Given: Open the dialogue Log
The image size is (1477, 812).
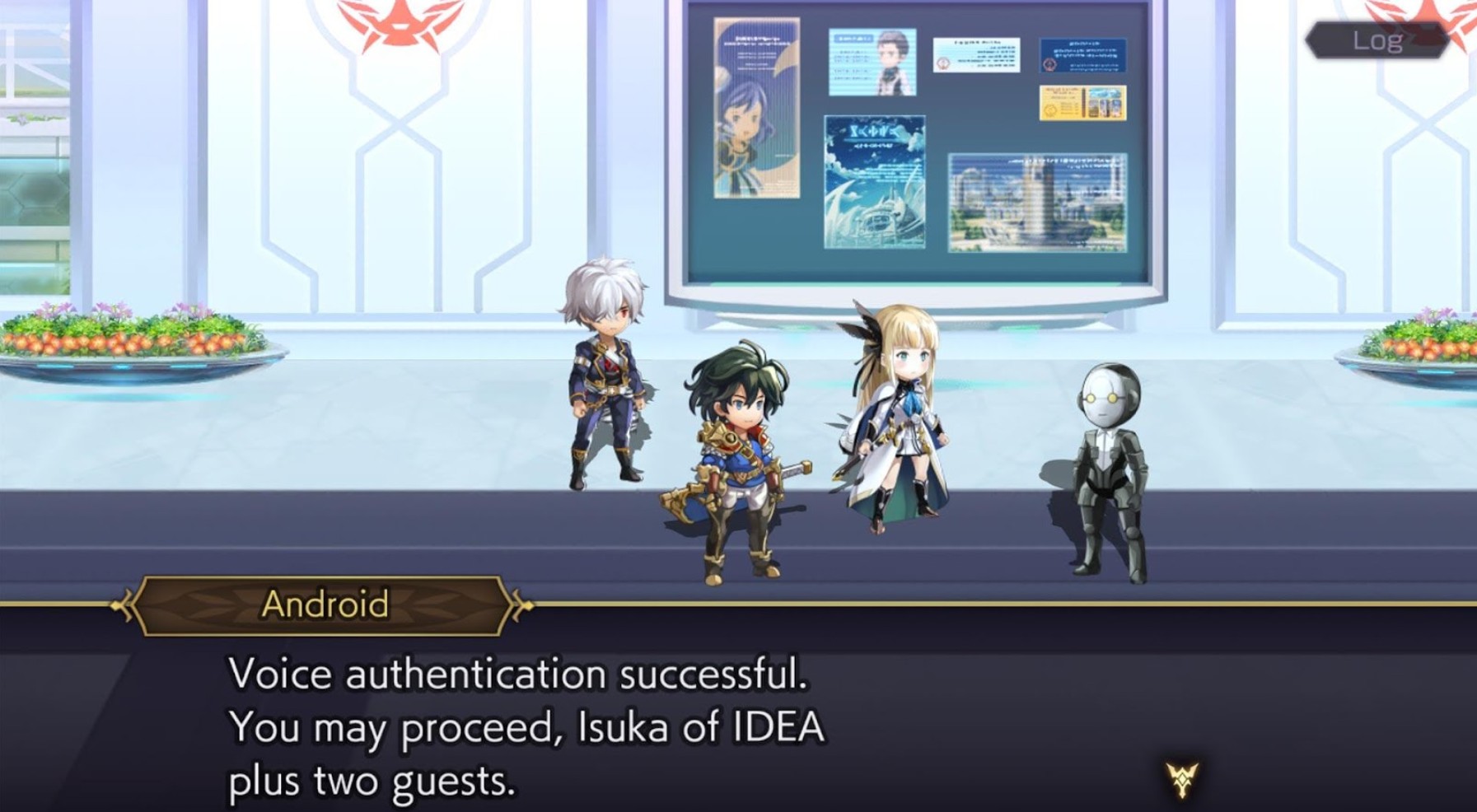Looking at the screenshot, I should 1377,40.
